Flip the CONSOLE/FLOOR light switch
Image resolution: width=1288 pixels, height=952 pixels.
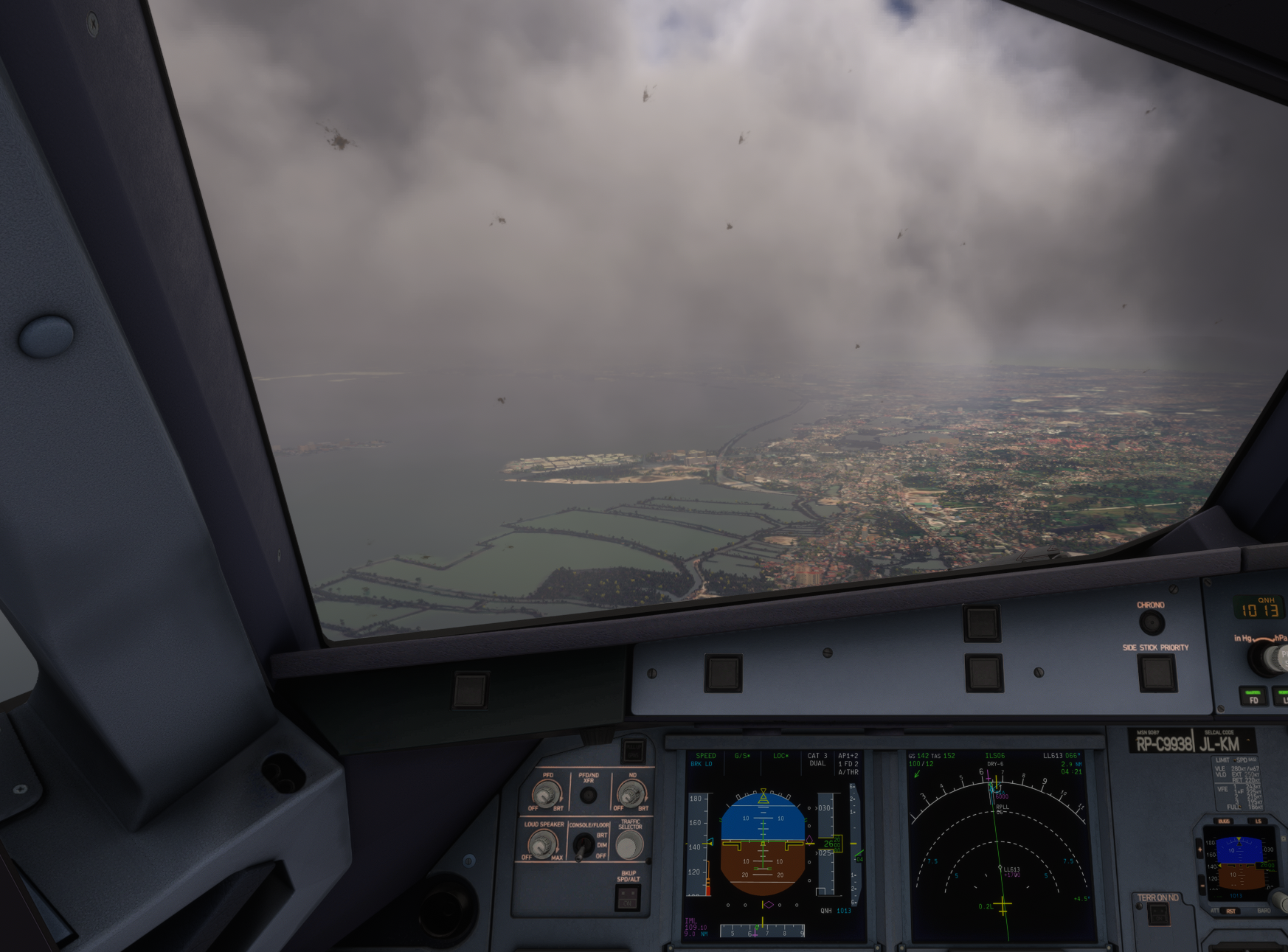pyautogui.click(x=583, y=846)
